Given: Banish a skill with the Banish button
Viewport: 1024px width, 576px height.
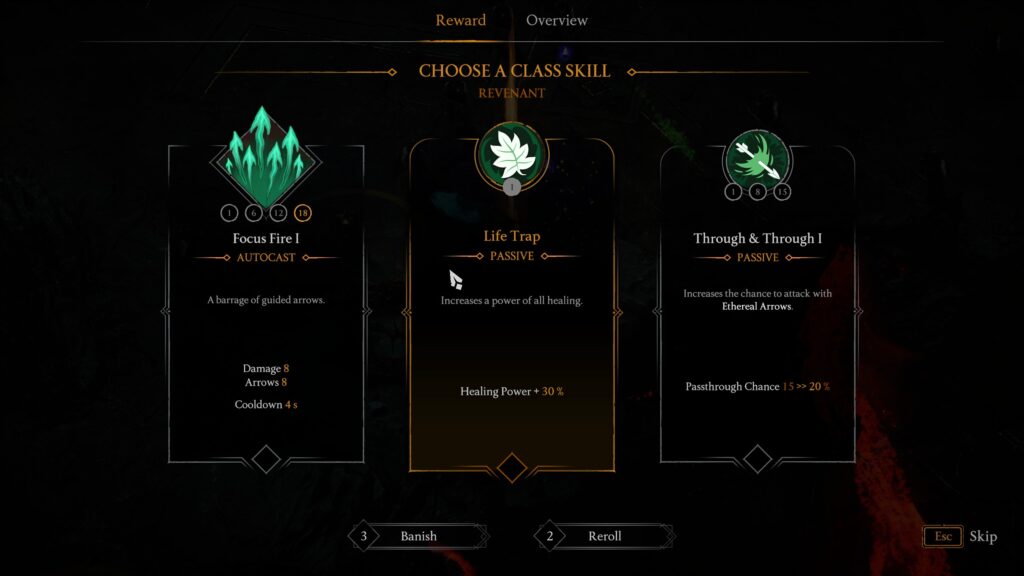Looking at the screenshot, I should coord(418,536).
